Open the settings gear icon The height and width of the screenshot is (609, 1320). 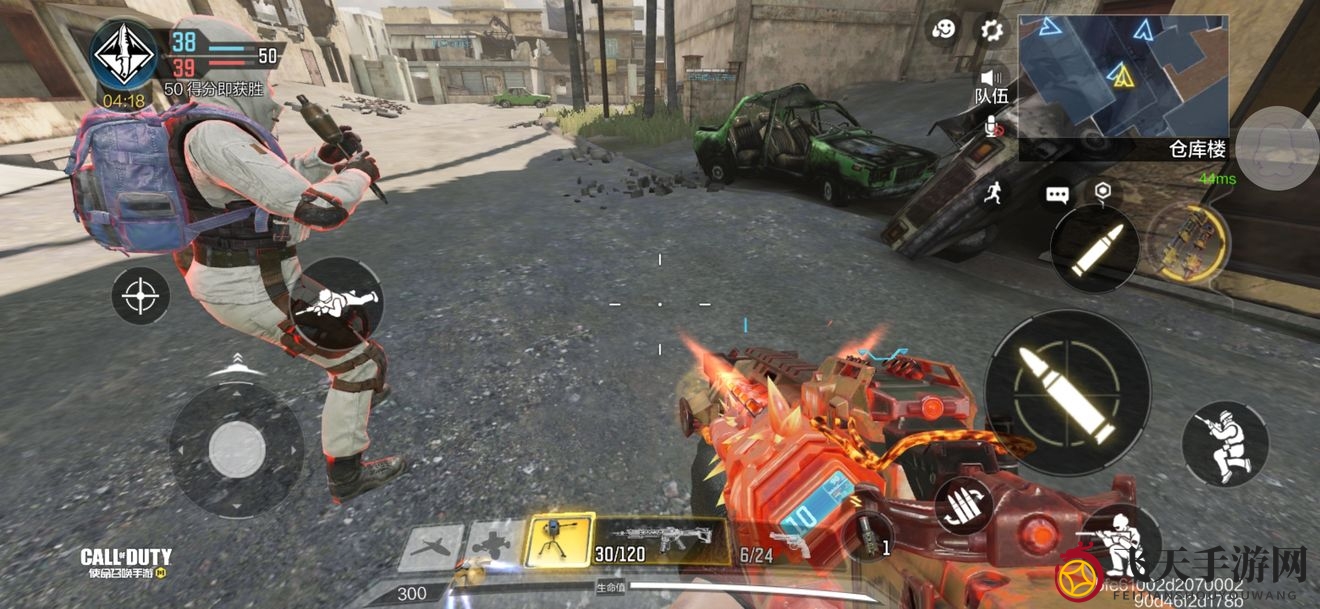tap(991, 31)
